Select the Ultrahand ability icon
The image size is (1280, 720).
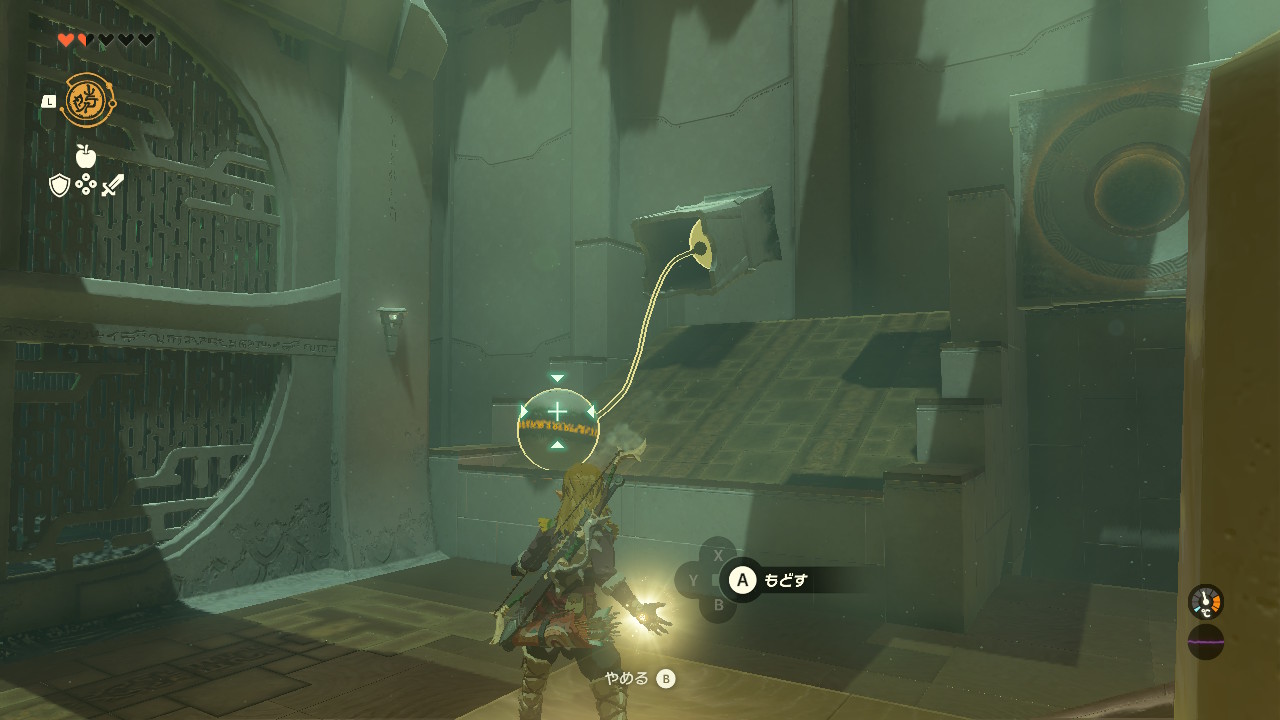(x=88, y=100)
